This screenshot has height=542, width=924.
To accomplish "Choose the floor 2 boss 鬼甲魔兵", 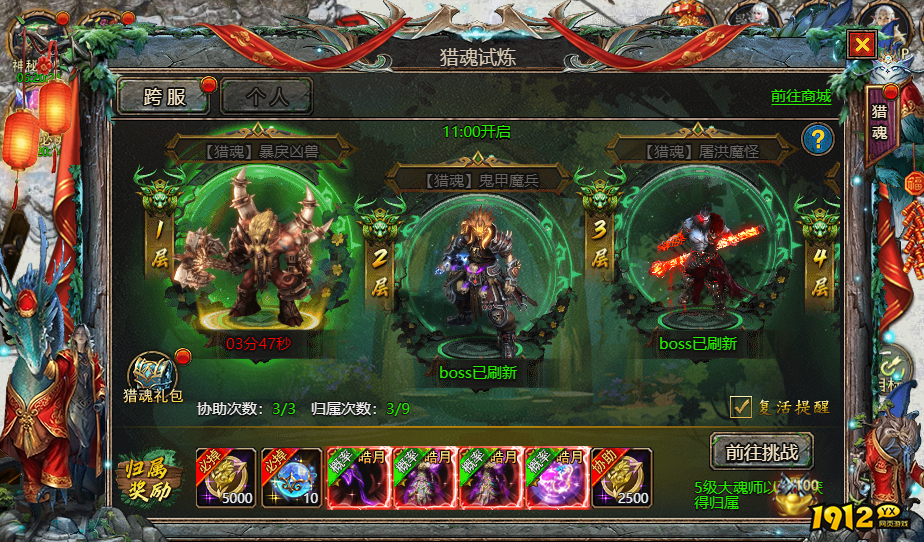I will (478, 280).
